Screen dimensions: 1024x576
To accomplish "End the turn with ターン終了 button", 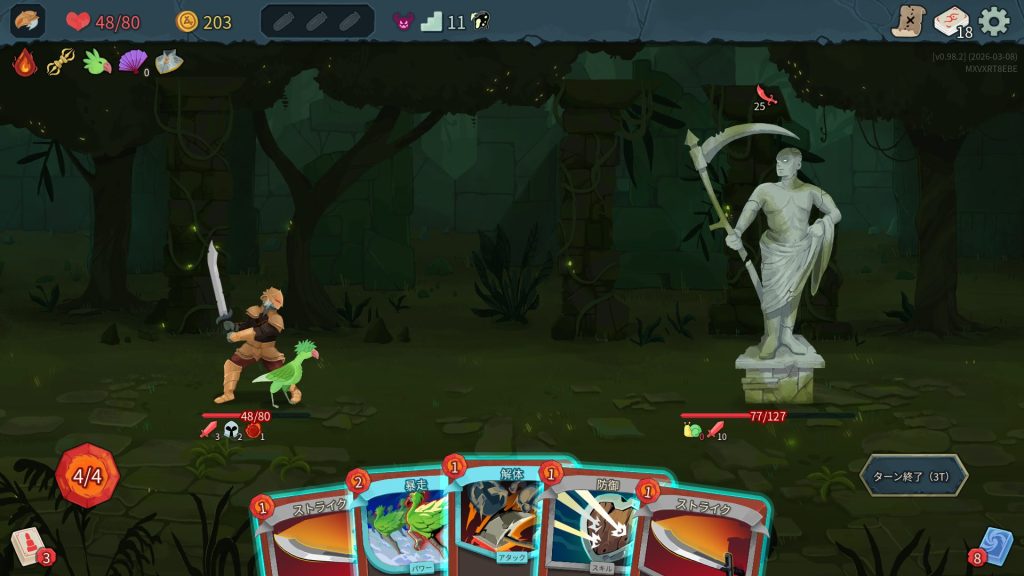I will (x=913, y=475).
